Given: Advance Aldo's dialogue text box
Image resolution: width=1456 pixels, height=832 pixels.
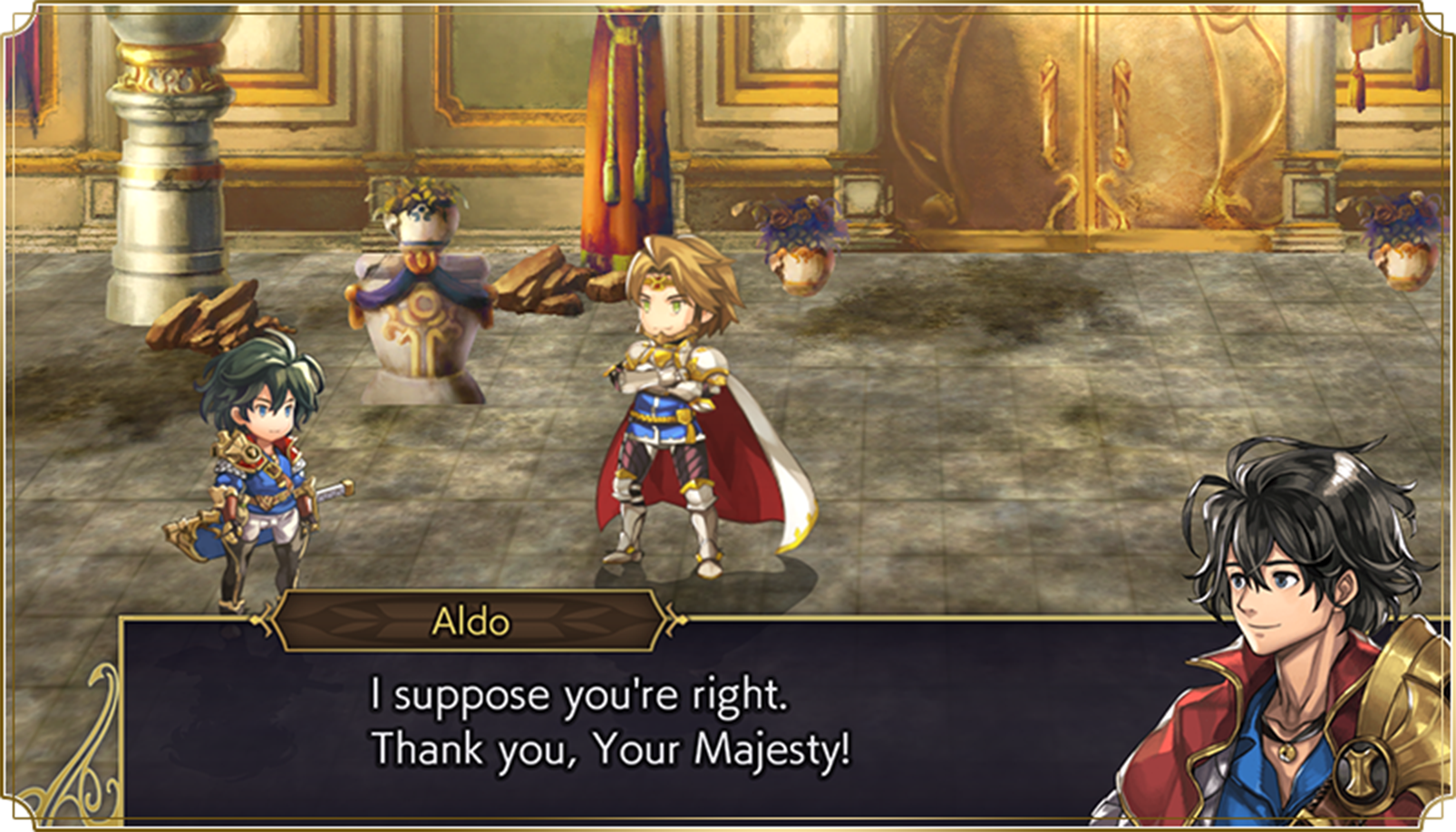Looking at the screenshot, I should tap(635, 725).
